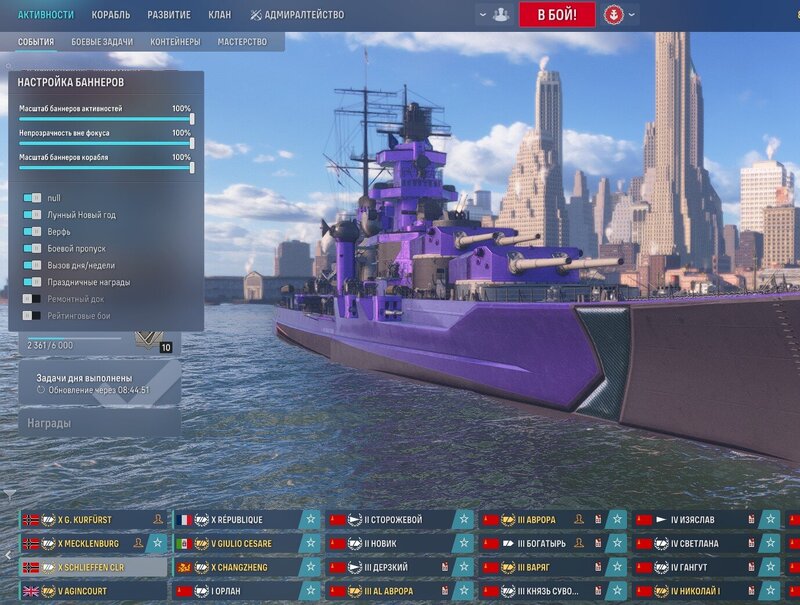Enable the Ремонтный док banner
Image resolution: width=800 pixels, height=605 pixels.
tap(33, 299)
